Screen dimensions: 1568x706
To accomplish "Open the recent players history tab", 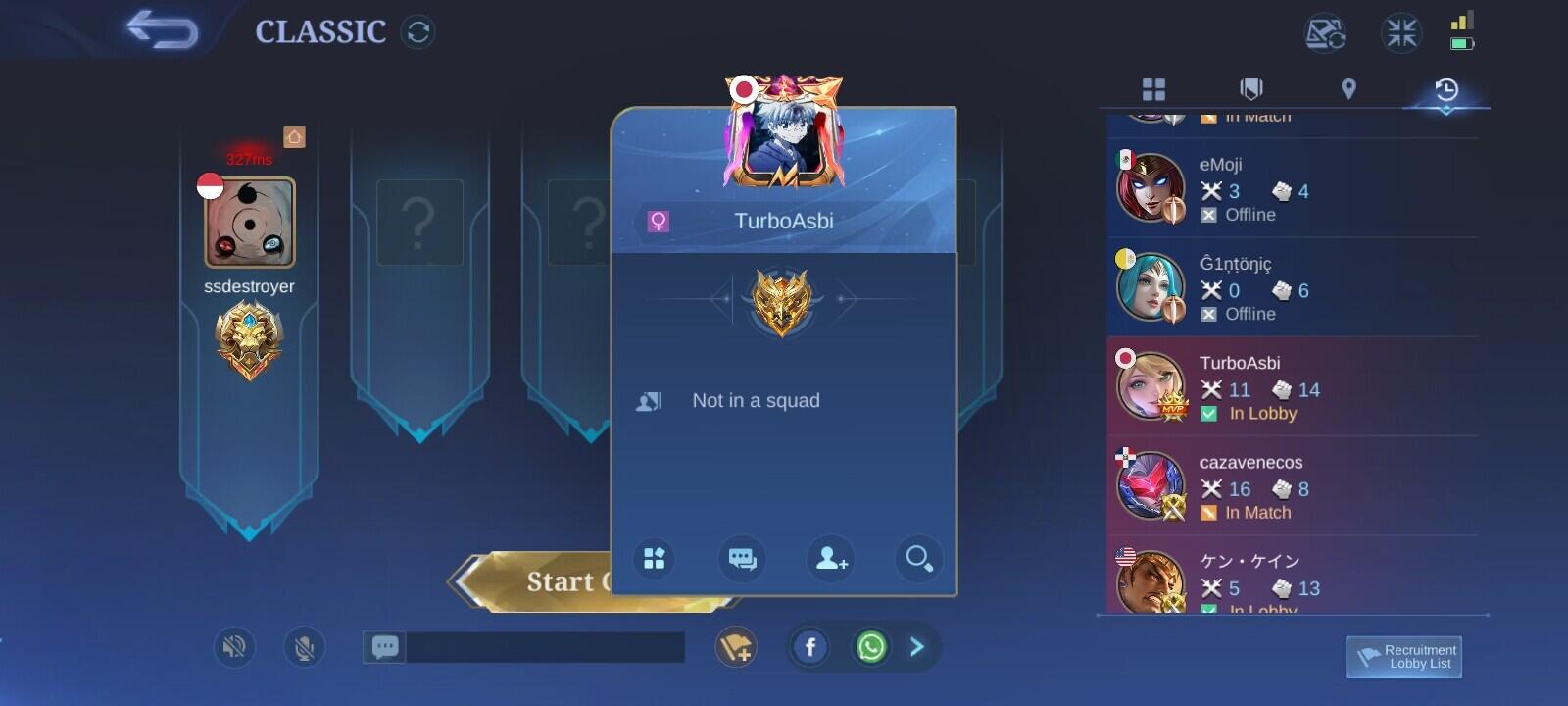I will point(1445,91).
